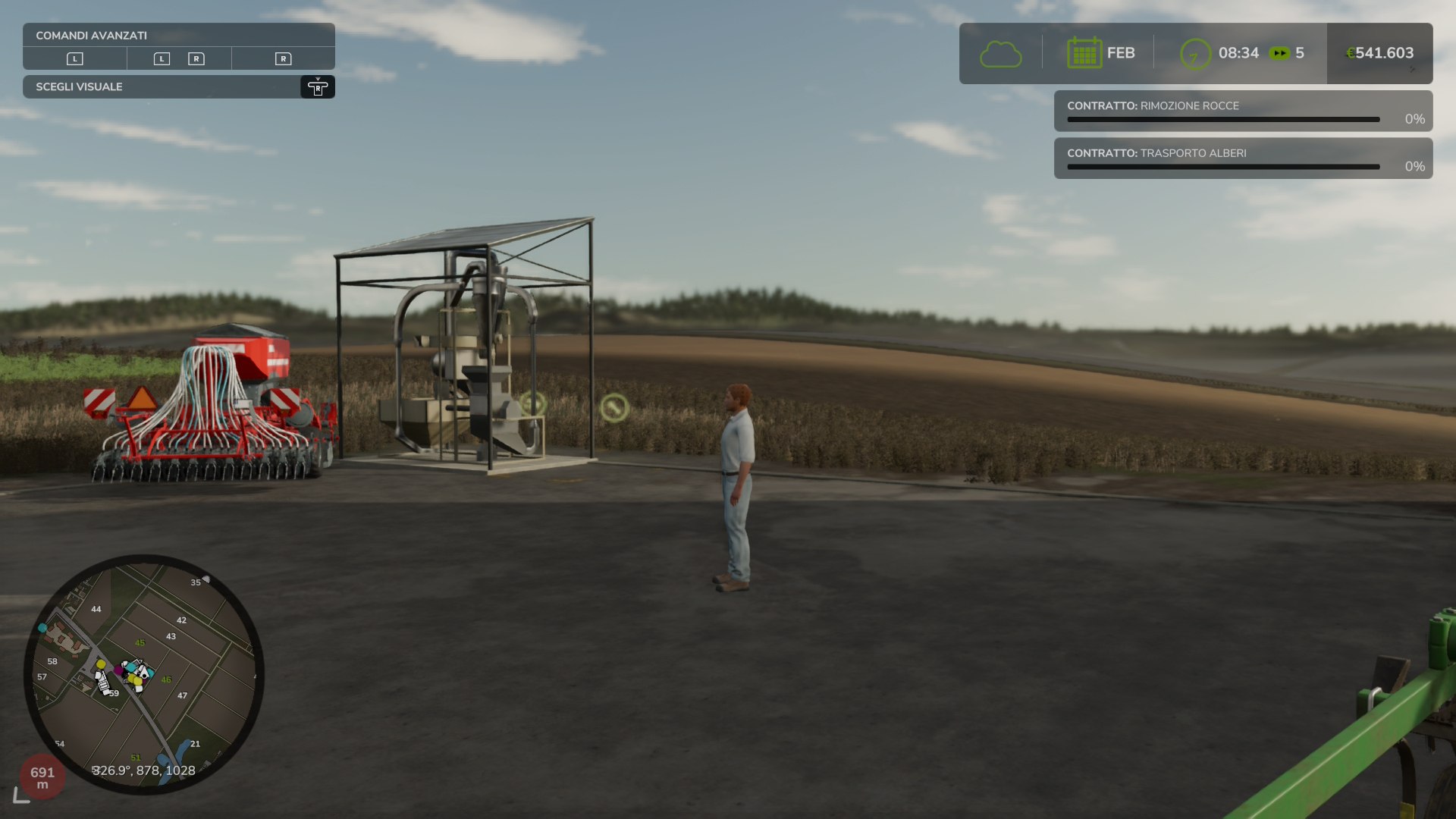Select the Rimozione Rocce contract tracker
This screenshot has width=1456, height=819.
click(1242, 111)
